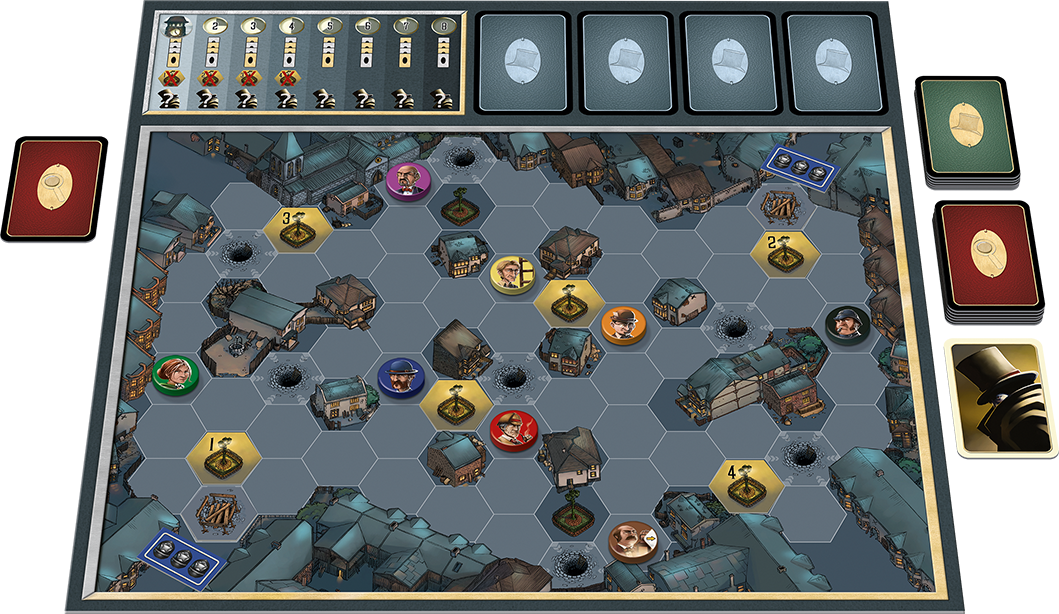
Task: Draw from the green card deck
Action: point(967,128)
